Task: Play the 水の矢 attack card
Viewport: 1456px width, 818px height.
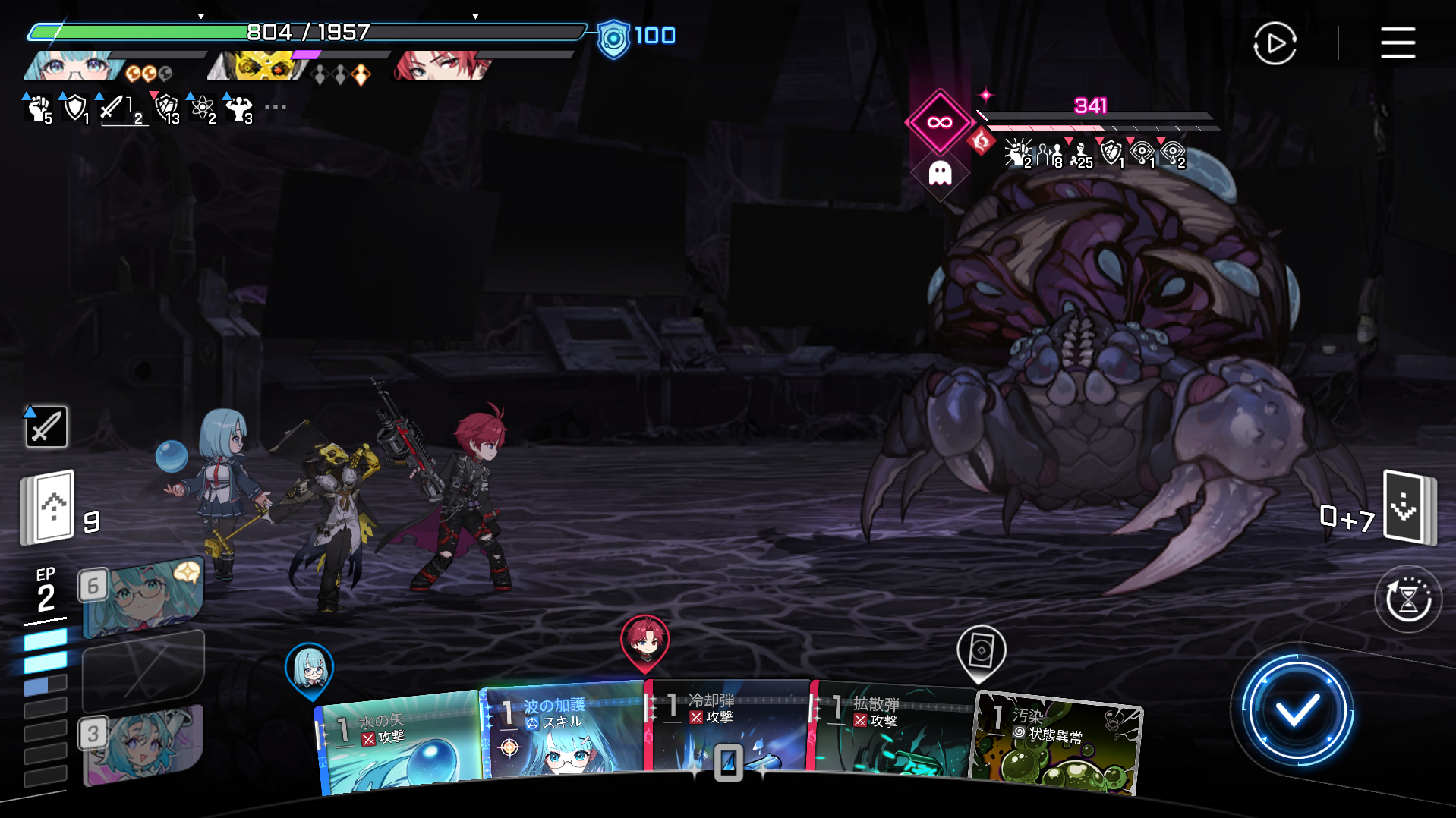Action: click(x=399, y=744)
